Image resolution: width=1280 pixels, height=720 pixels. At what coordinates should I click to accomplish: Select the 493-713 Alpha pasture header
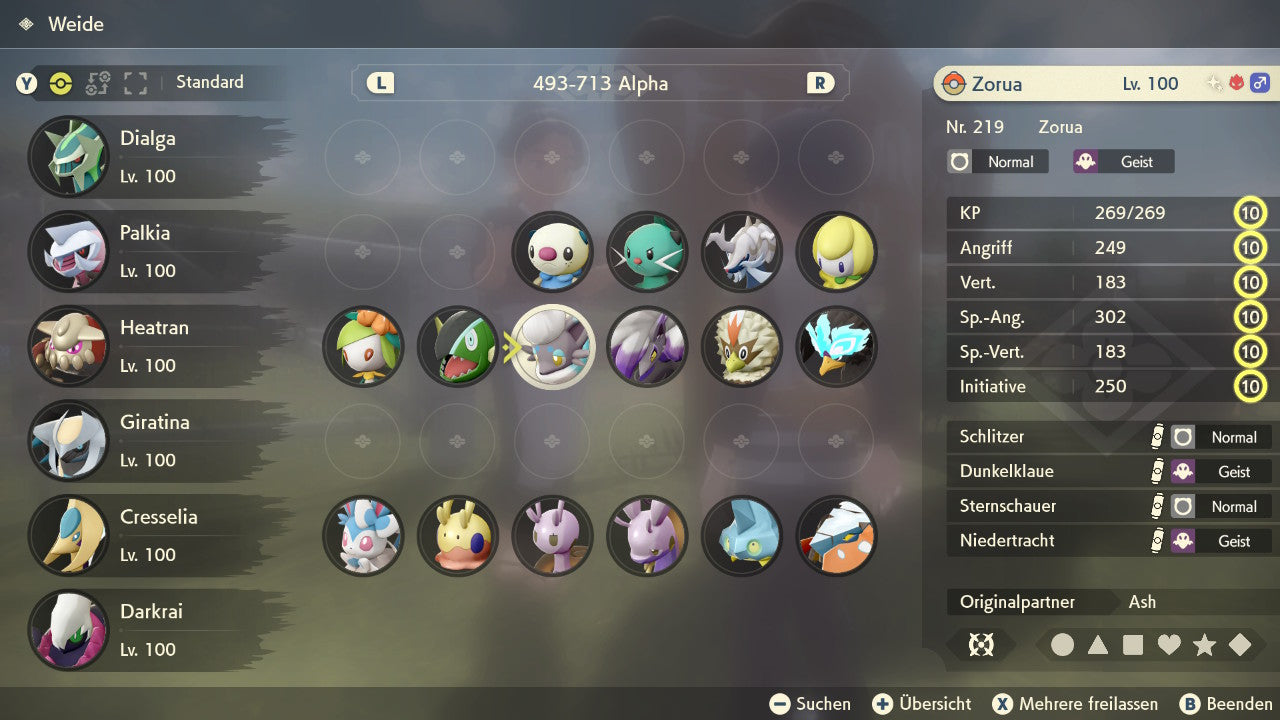click(x=600, y=84)
